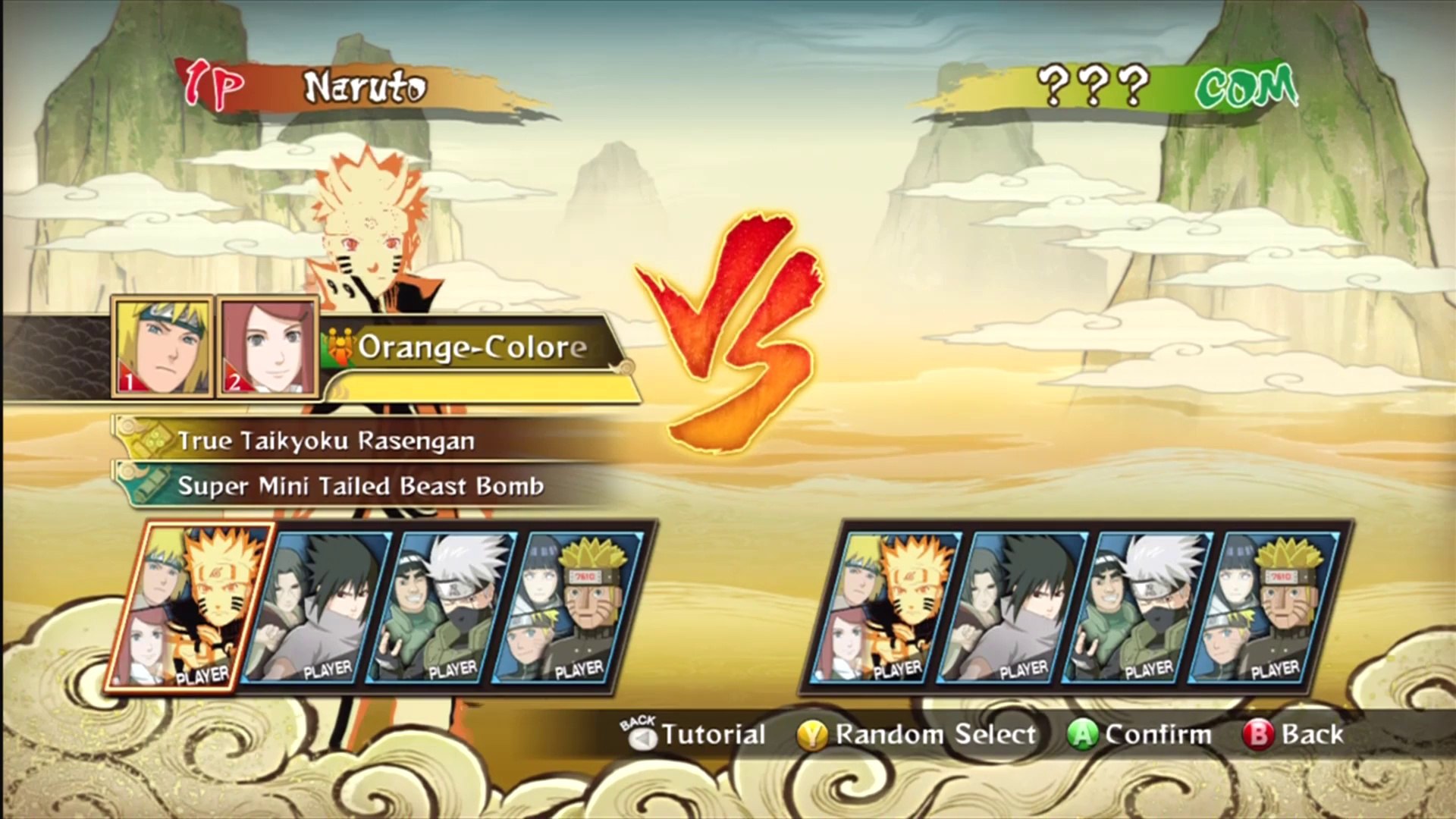Screen dimensions: 1456x819
Task: Choose COM's Naruto, Minato and Kushina team tile
Action: coord(887,607)
